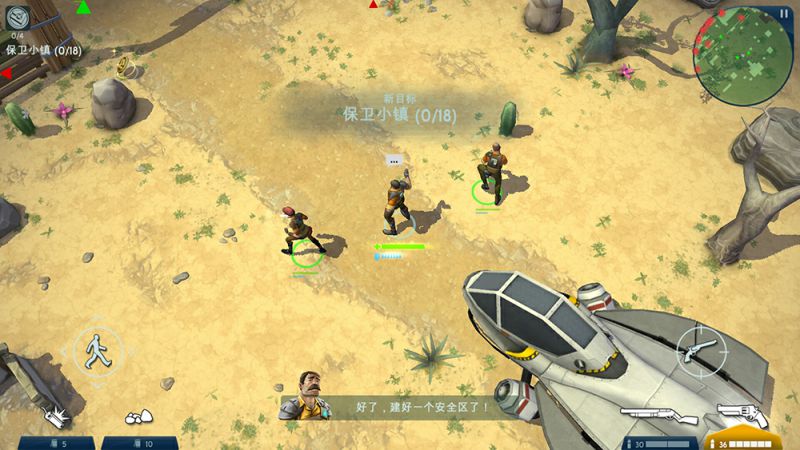Throw the white rocks item

click(x=138, y=417)
